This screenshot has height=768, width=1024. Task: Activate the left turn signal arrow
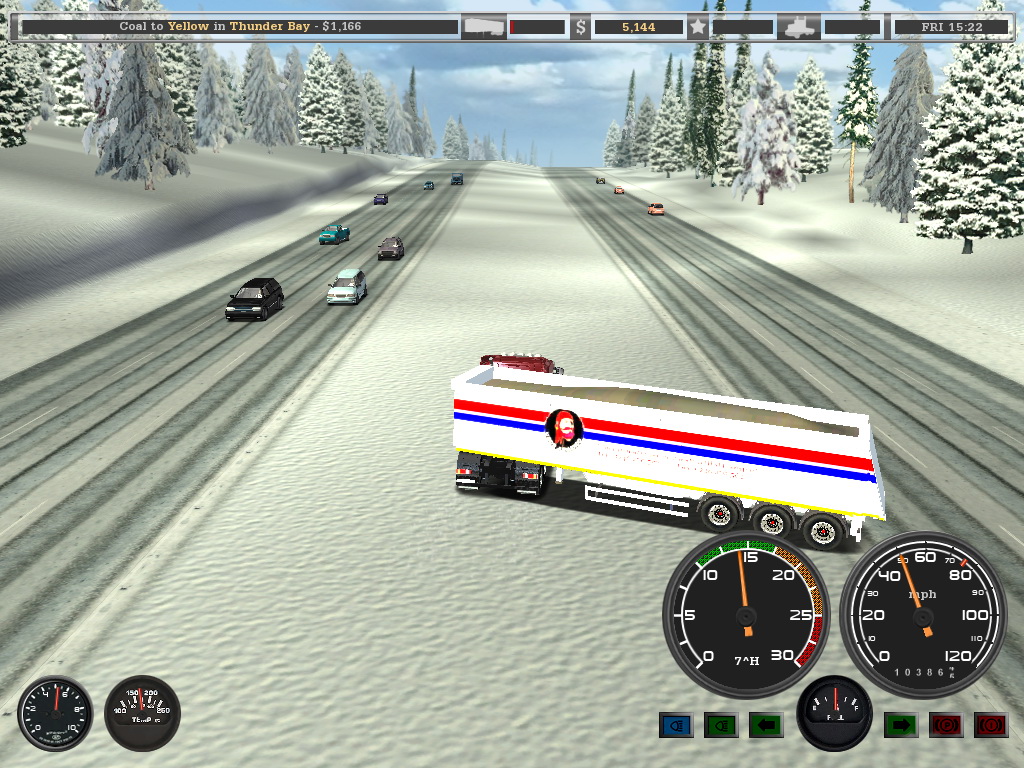[766, 724]
